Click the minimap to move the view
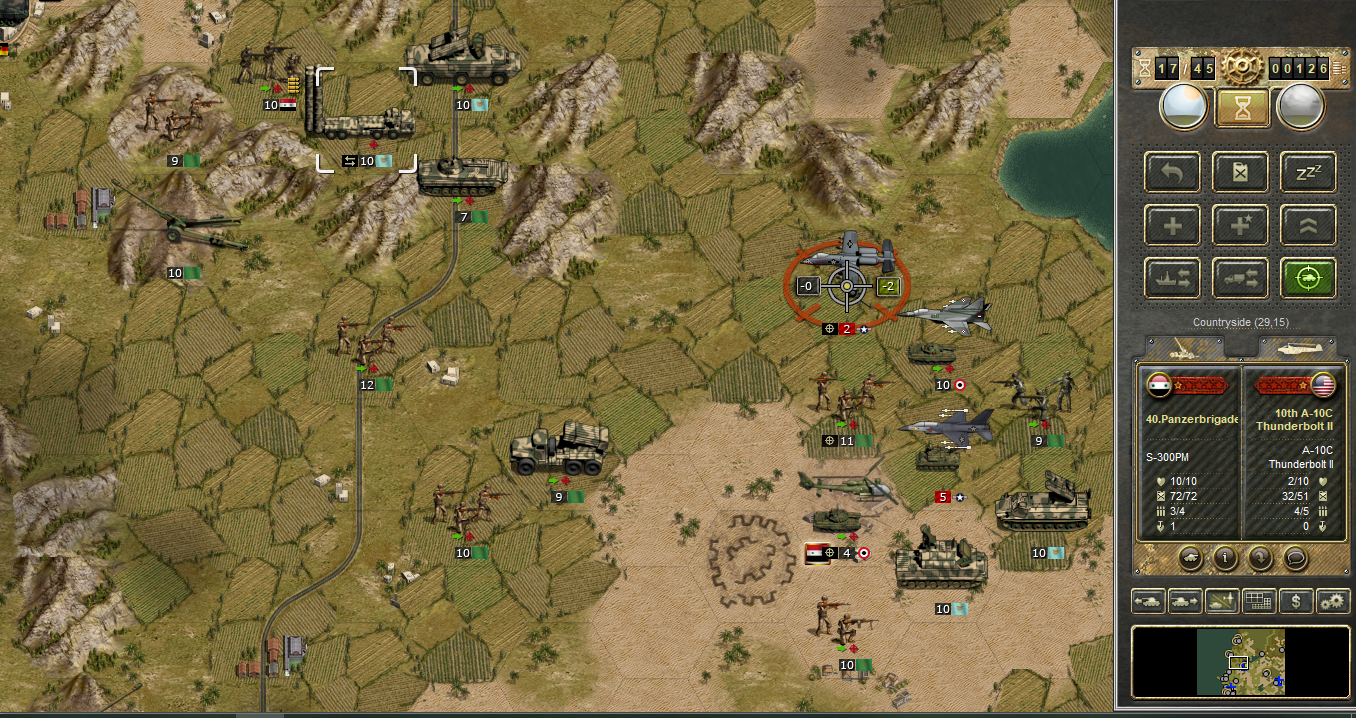 point(1240,661)
